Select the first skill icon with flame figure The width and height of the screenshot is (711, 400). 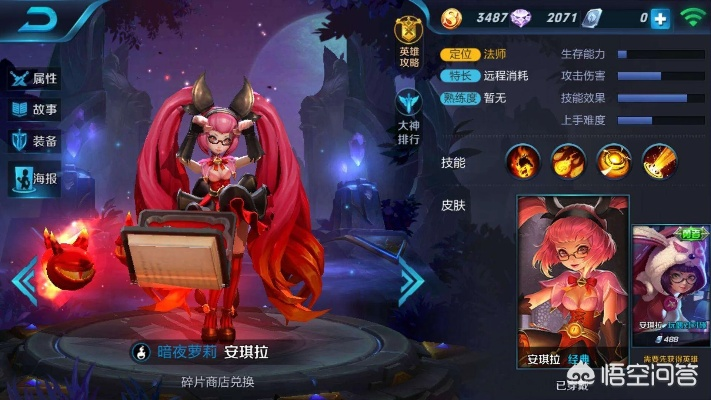coord(522,161)
